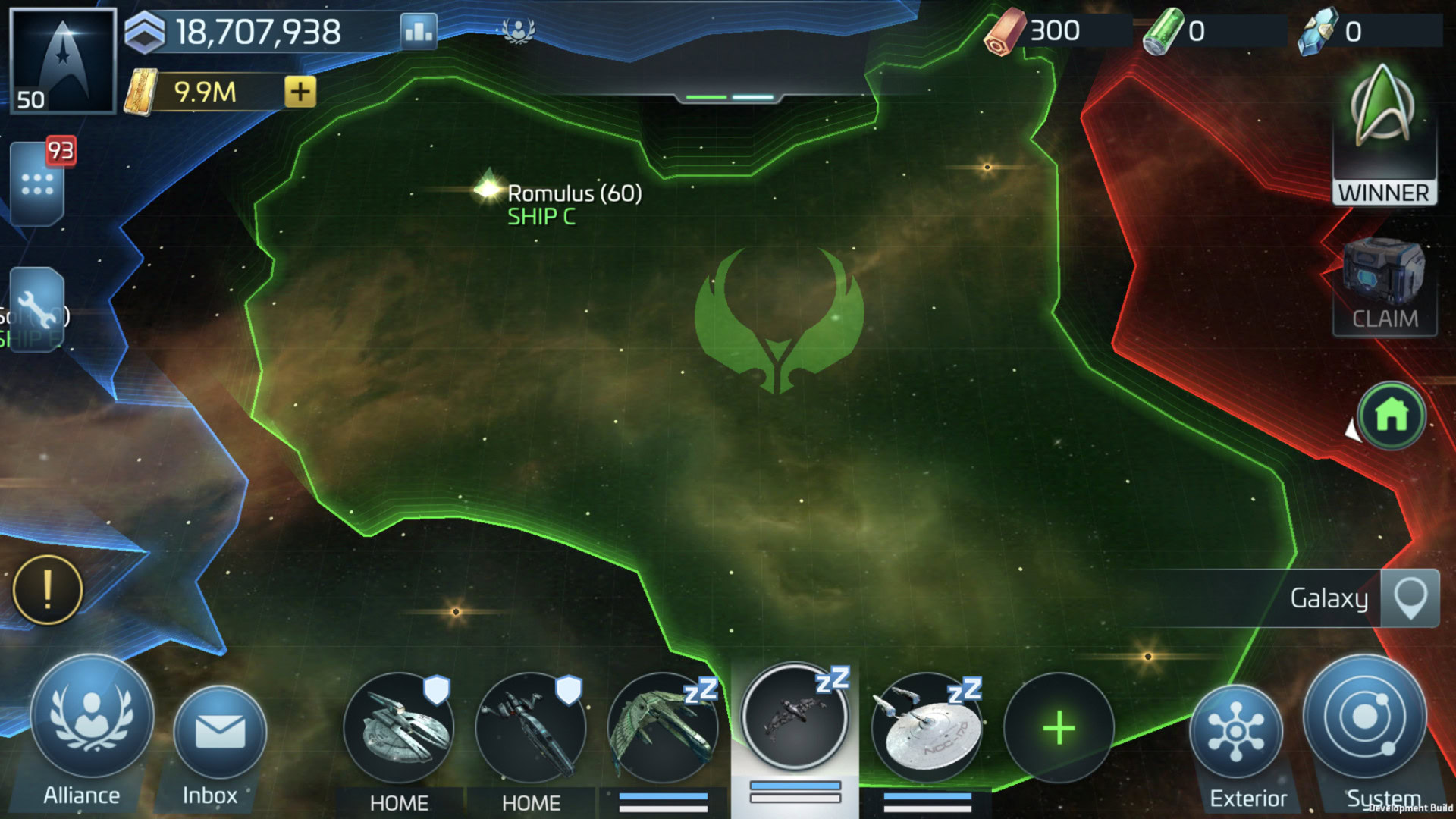Open the player profile avatar
This screenshot has width=1456, height=819.
click(63, 61)
